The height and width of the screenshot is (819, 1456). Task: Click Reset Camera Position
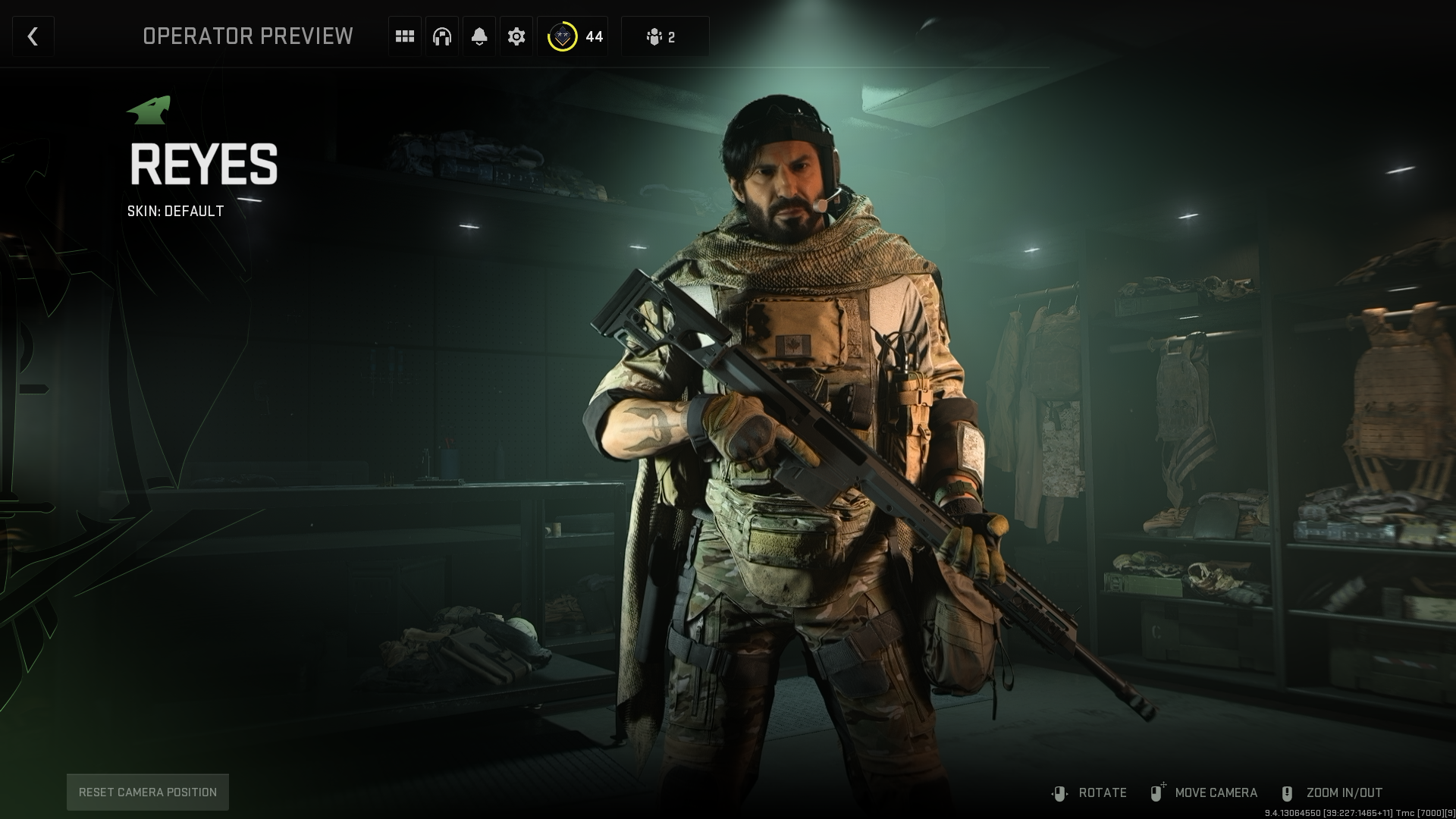pyautogui.click(x=148, y=792)
